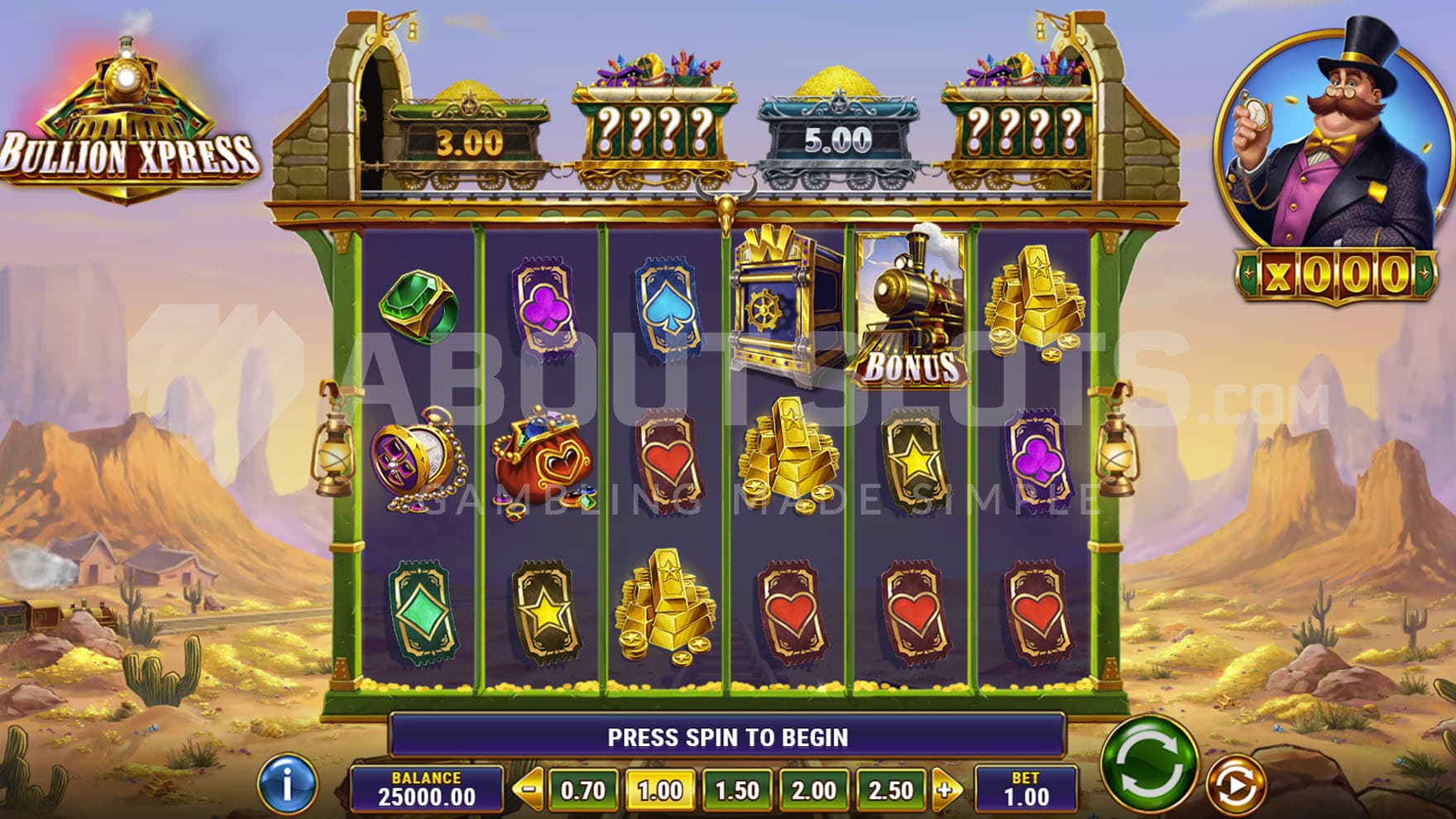Pick the 2.00 bet amount
Viewport: 1456px width, 819px height.
813,790
